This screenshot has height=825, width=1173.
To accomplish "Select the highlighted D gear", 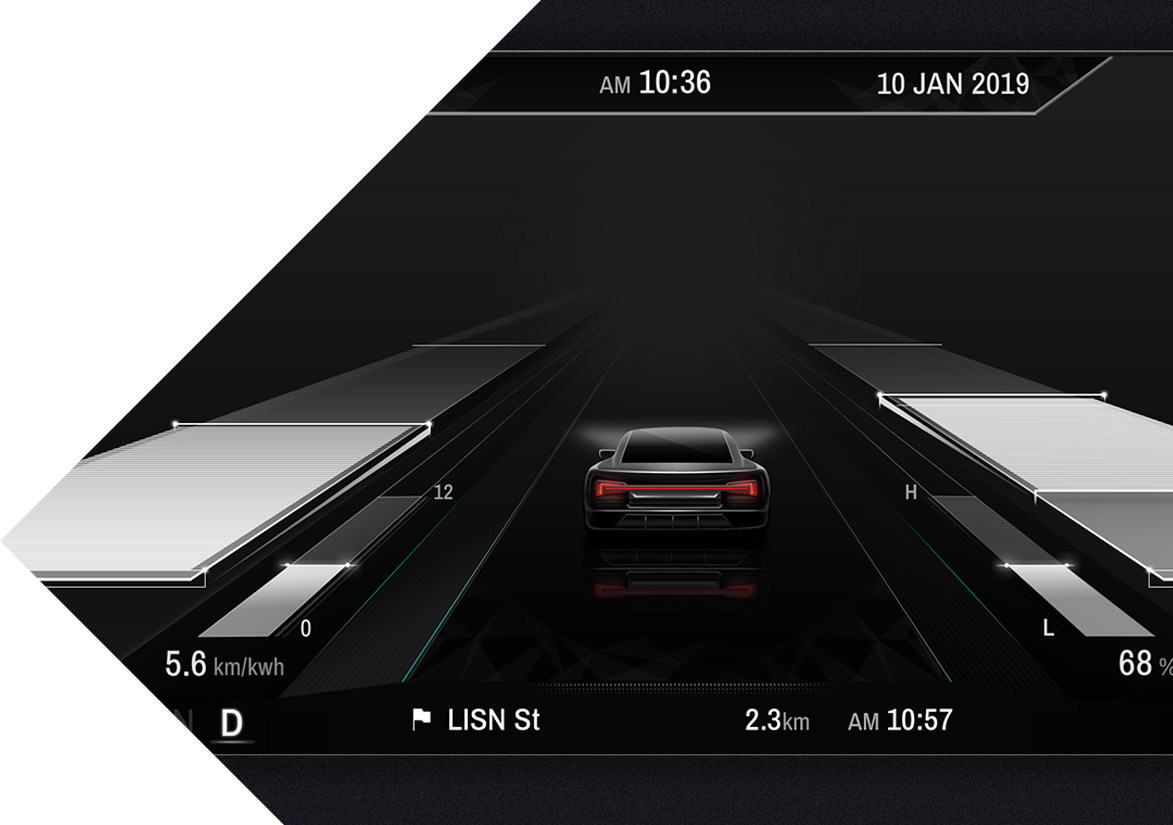I will (x=231, y=723).
